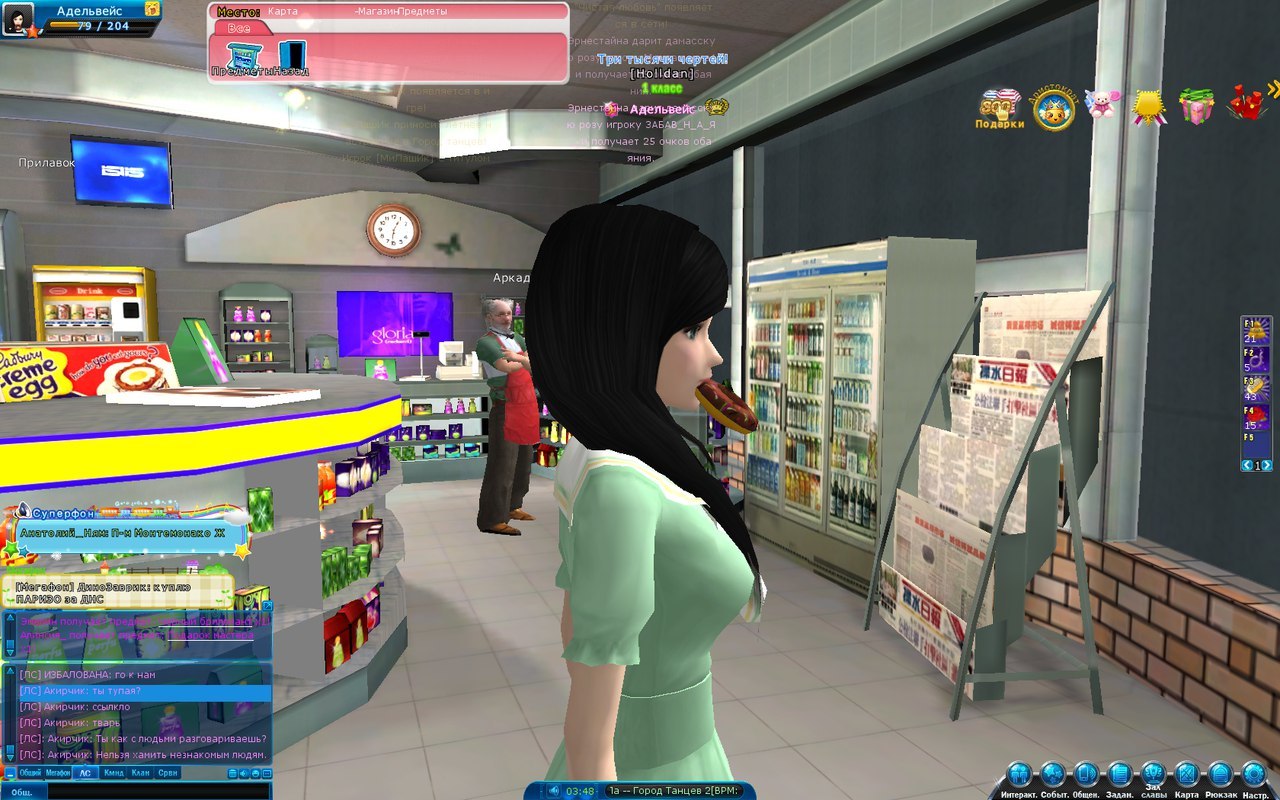1280x800 pixels.
Task: Use the F4 red item quick slot
Action: (1256, 416)
